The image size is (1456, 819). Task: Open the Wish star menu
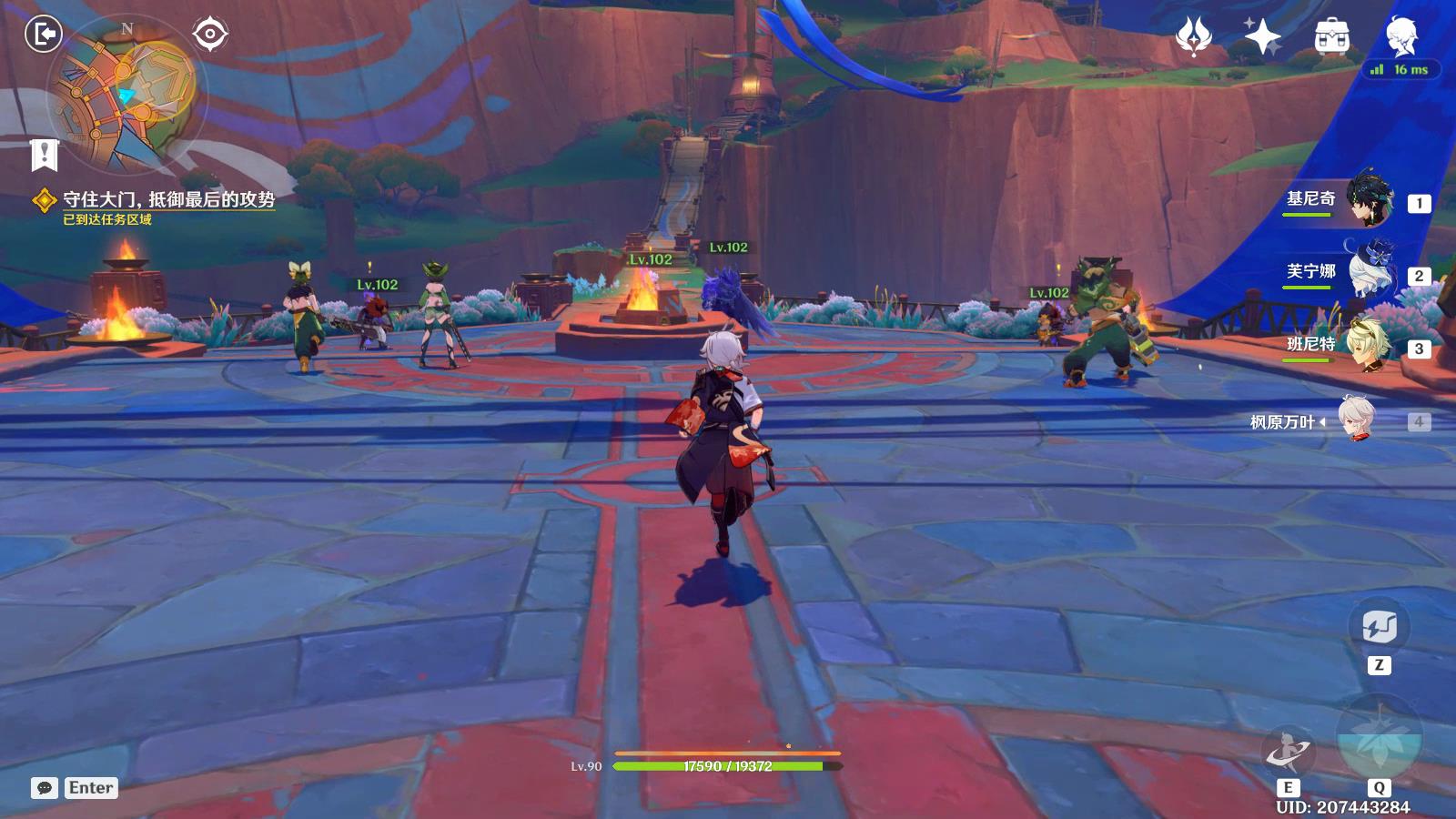click(x=1262, y=37)
